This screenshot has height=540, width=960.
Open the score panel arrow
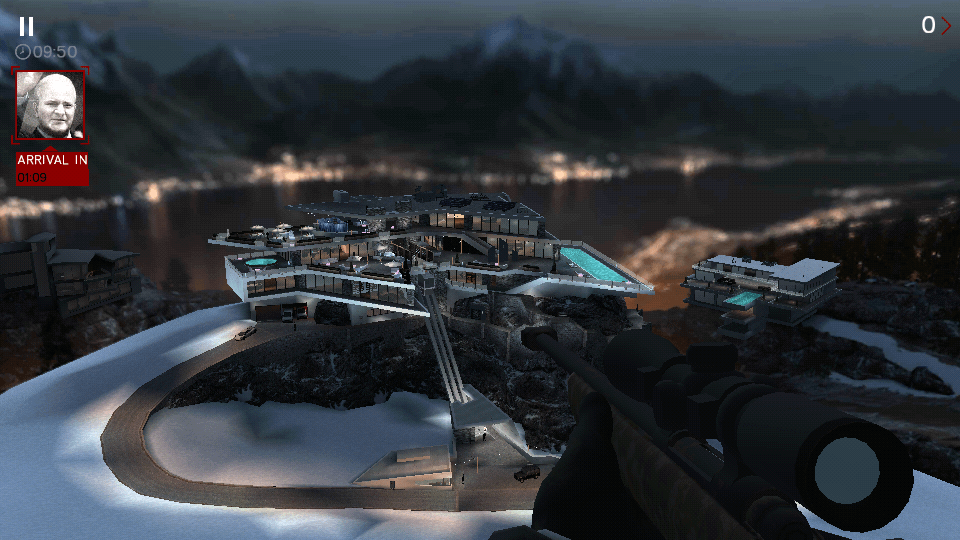(x=946, y=26)
